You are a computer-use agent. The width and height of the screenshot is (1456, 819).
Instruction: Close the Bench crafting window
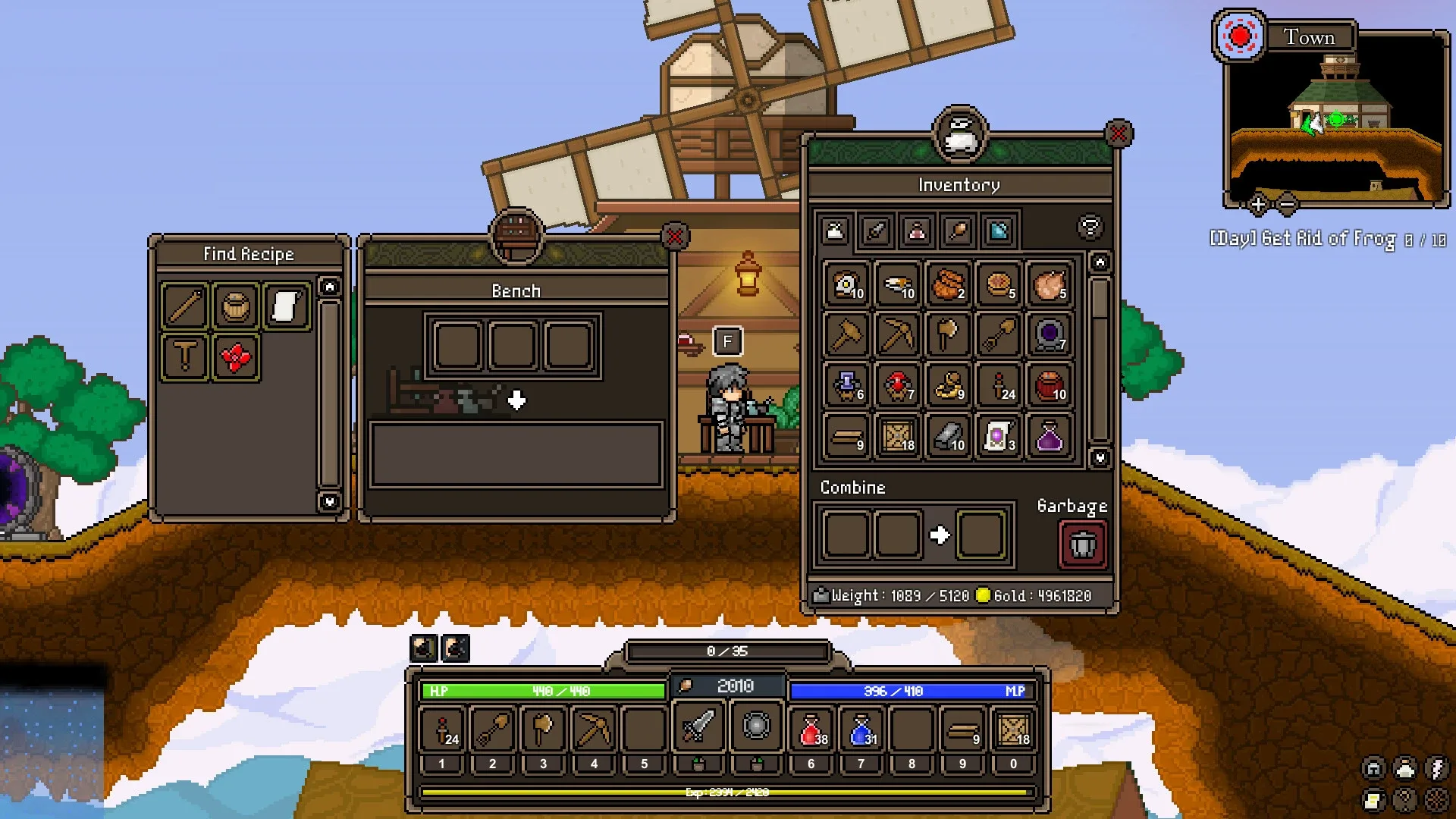(674, 237)
